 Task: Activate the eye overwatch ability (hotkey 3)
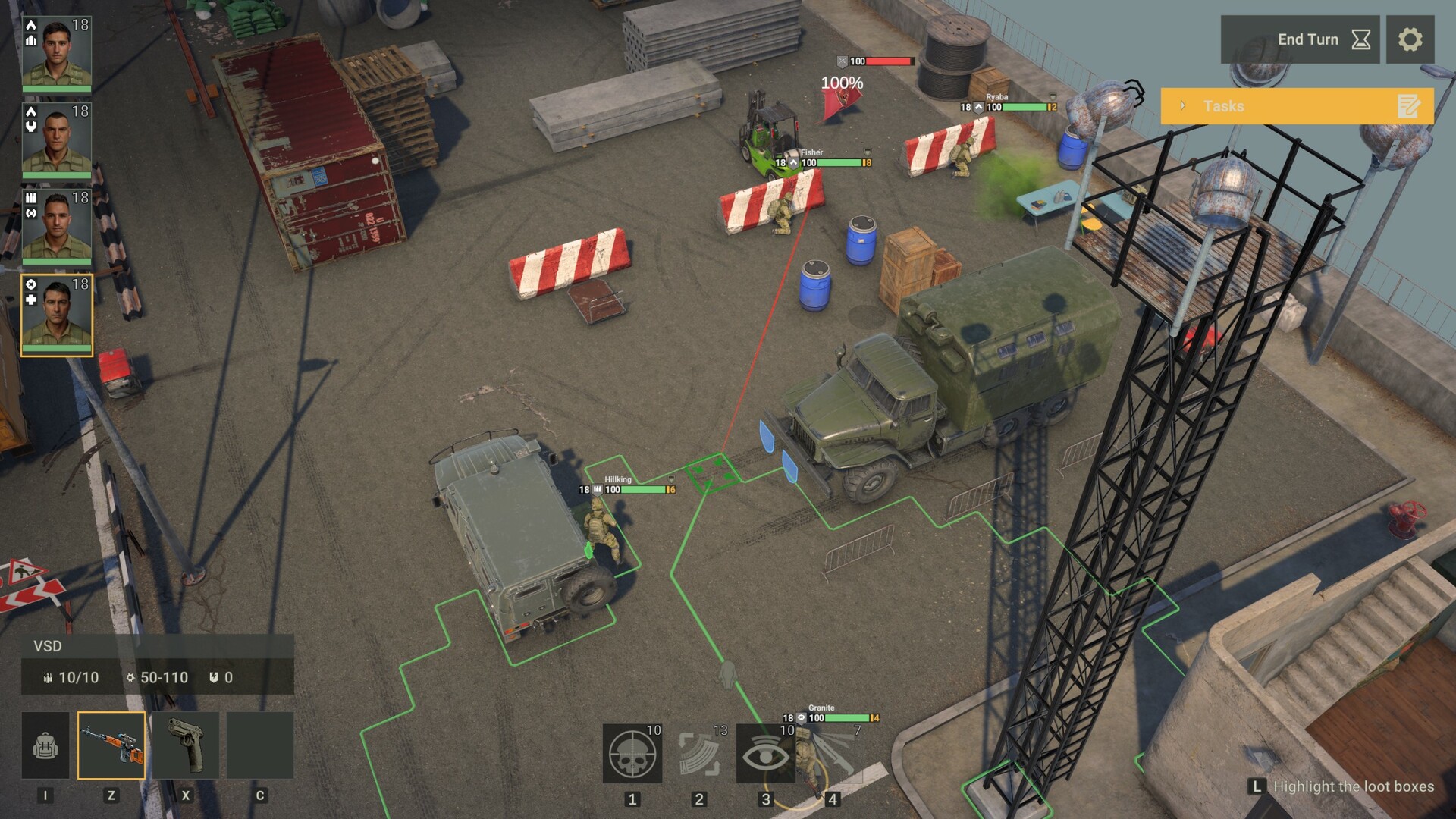pos(766,755)
